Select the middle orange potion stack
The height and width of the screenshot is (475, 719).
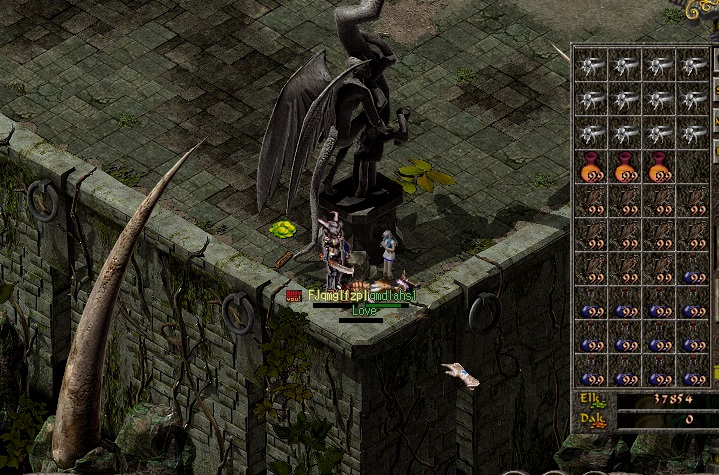tap(626, 167)
